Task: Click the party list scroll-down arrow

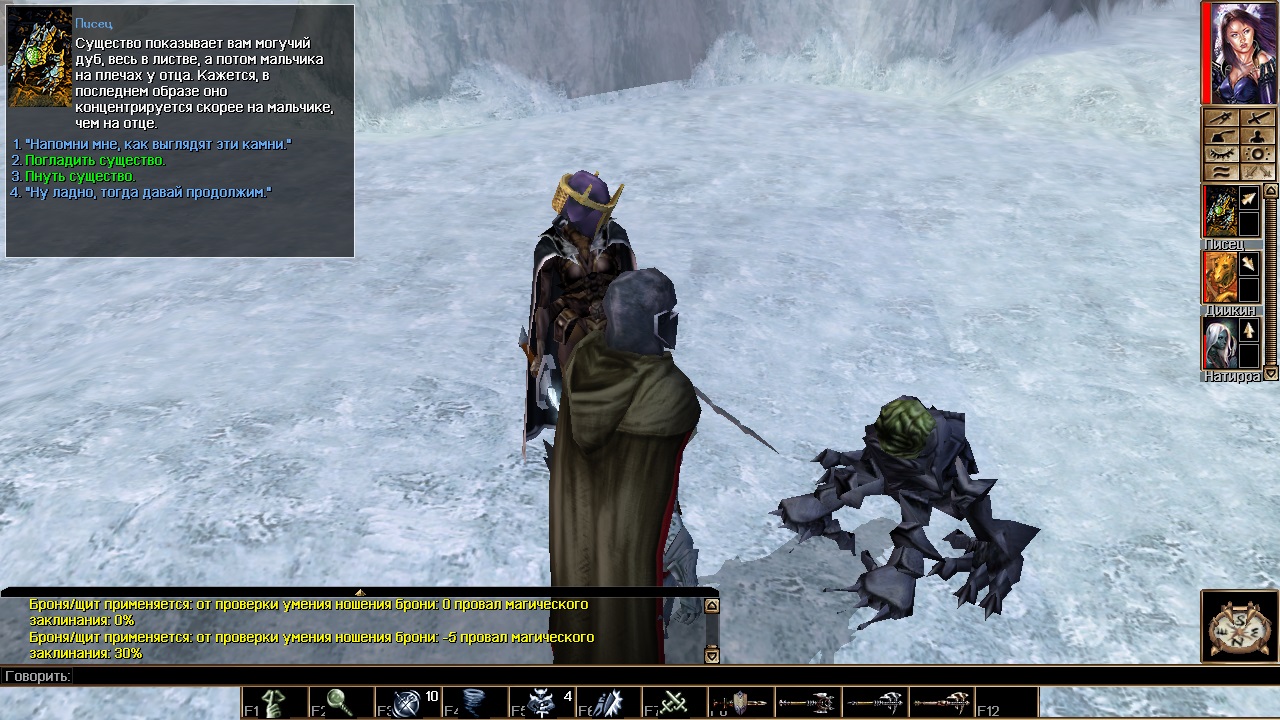Action: point(1271,374)
